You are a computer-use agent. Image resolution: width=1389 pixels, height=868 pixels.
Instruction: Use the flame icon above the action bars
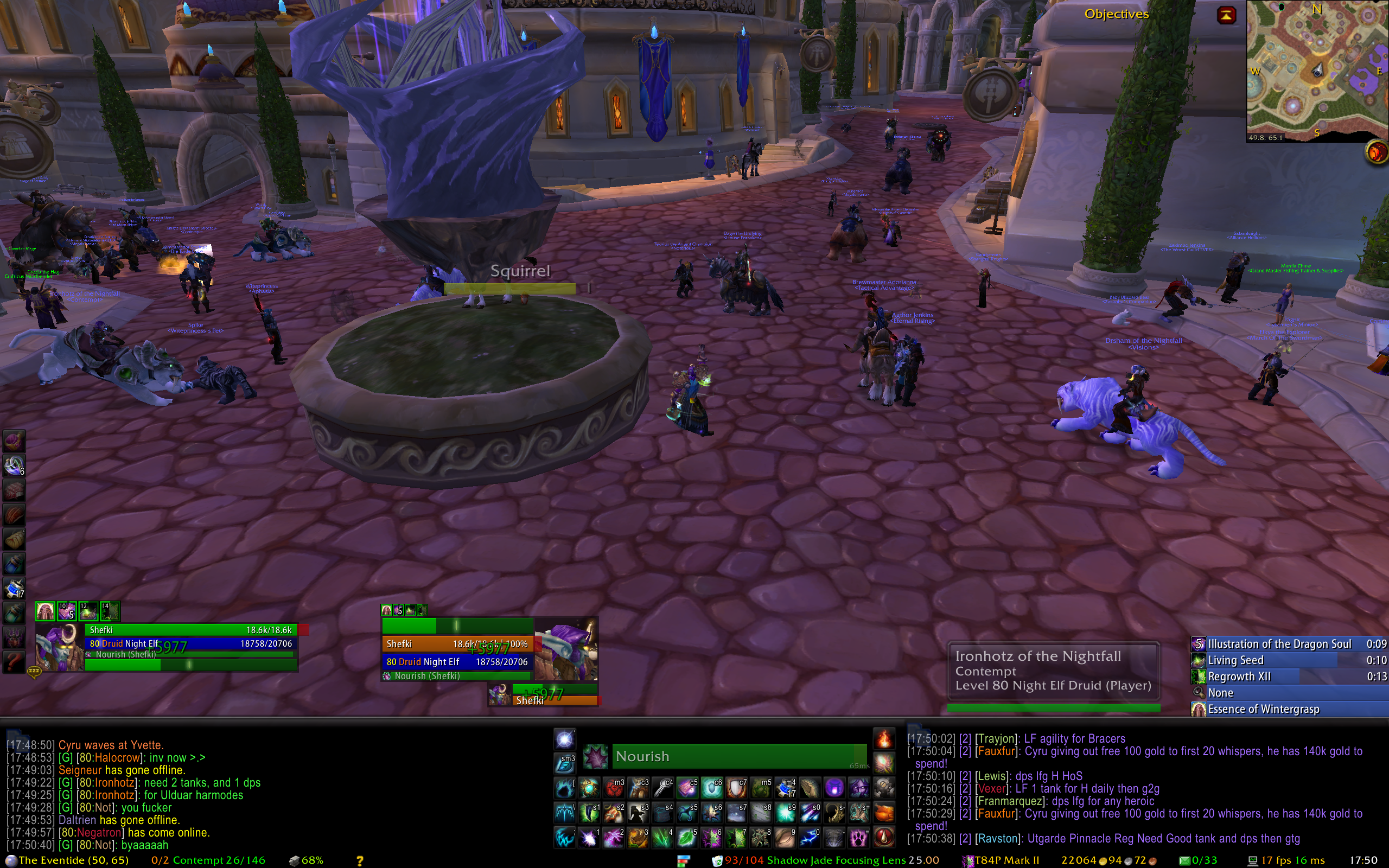pyautogui.click(x=884, y=739)
